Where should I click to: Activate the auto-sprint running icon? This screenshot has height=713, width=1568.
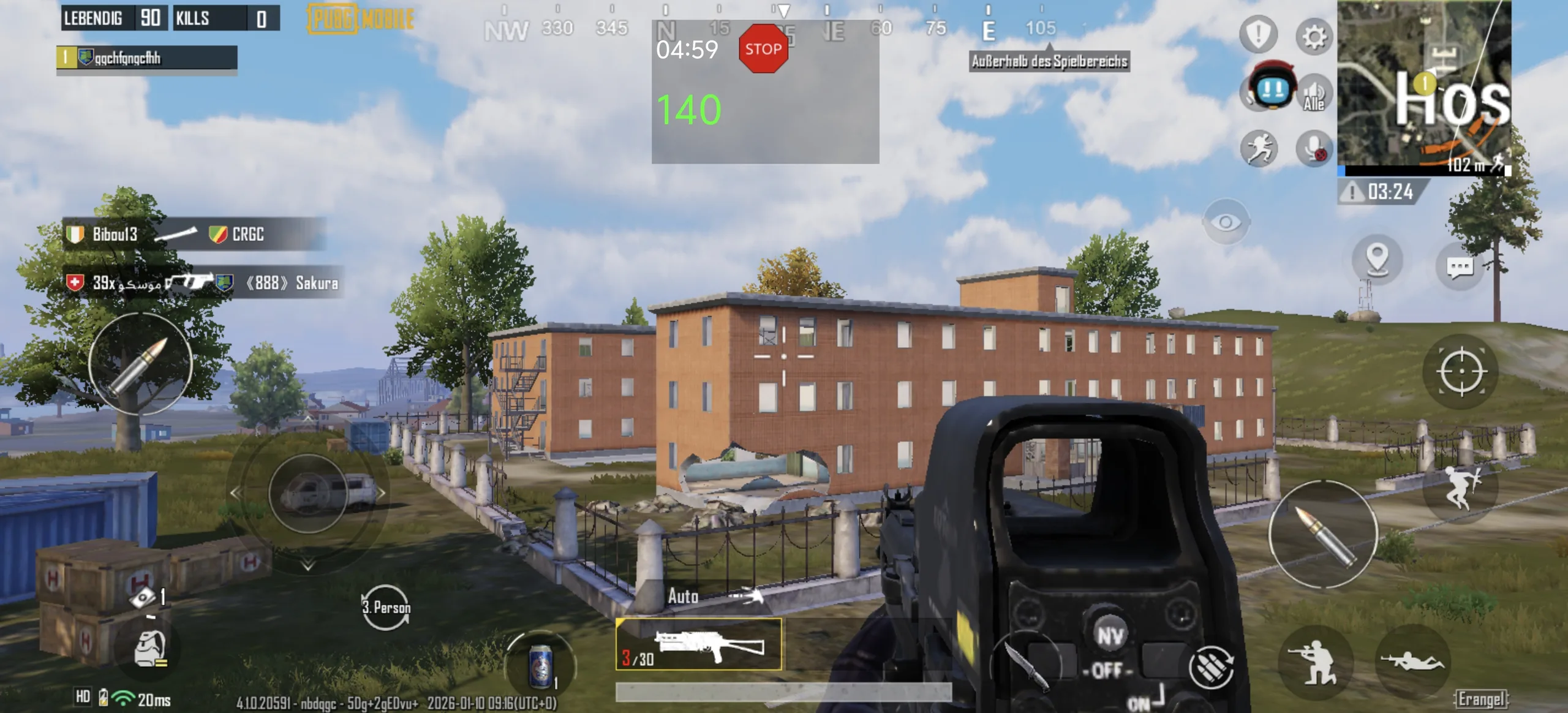(1259, 148)
